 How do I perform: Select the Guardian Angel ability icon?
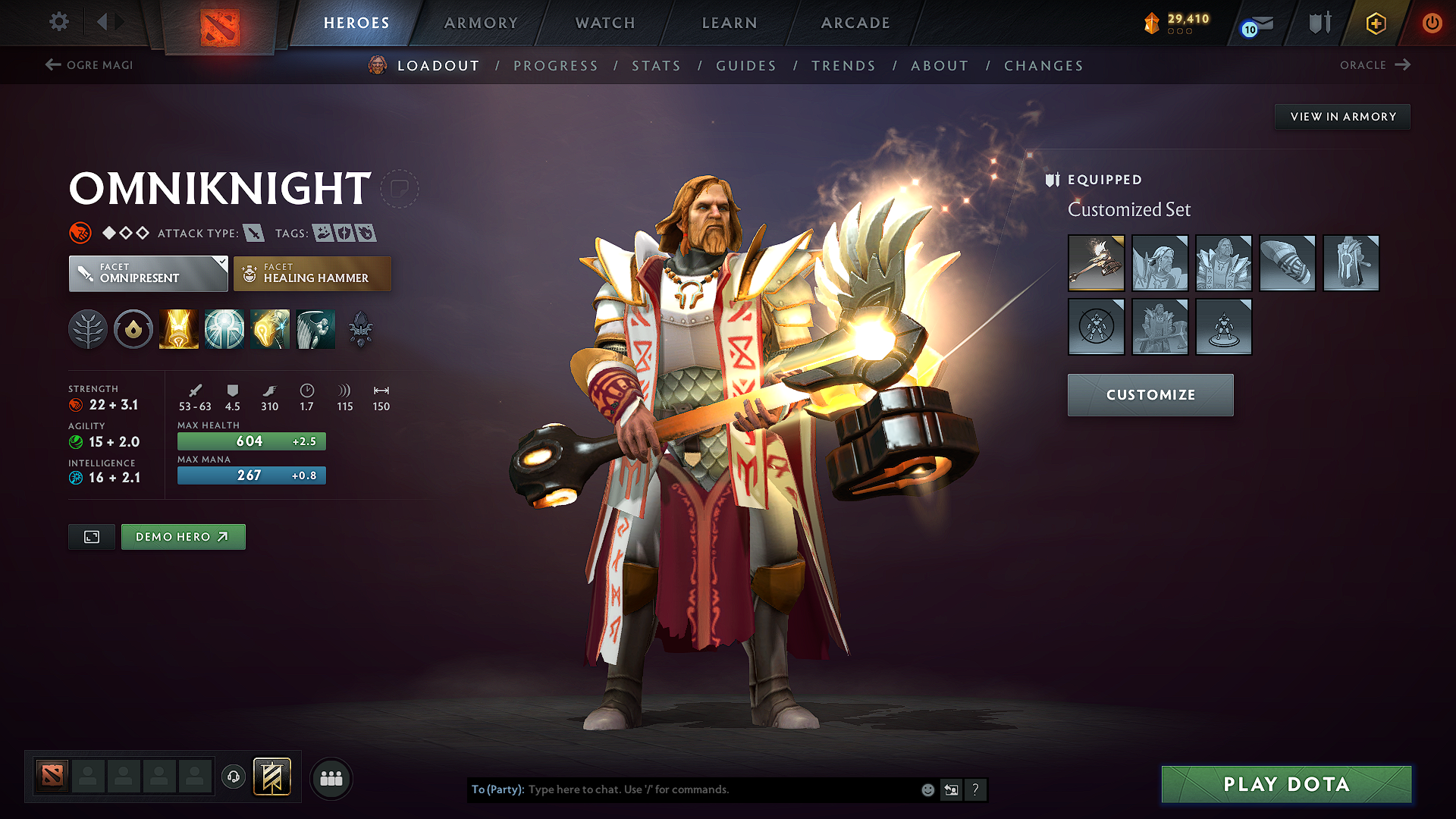[x=315, y=328]
